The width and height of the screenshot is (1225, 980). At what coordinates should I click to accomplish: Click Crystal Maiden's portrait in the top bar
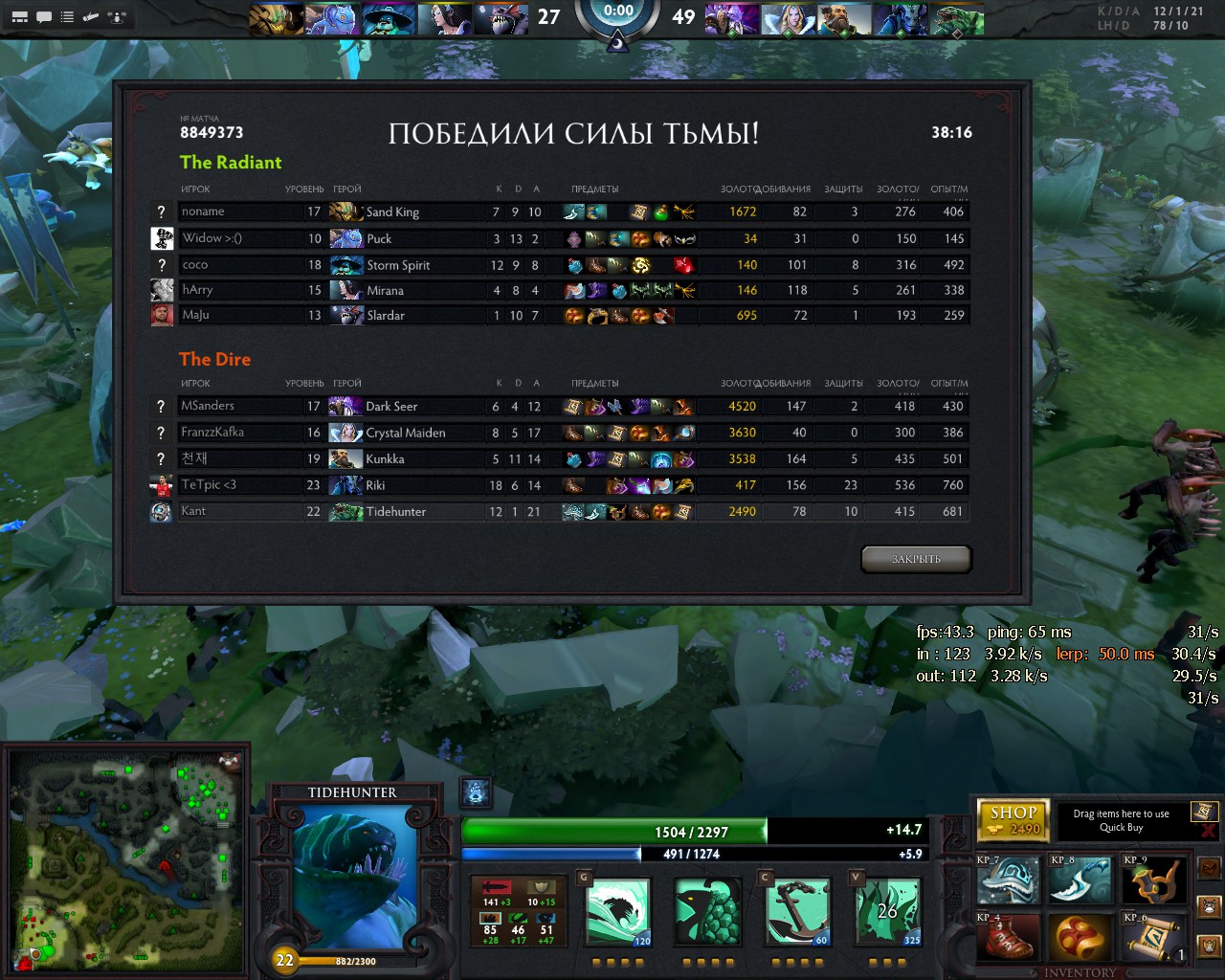click(x=790, y=19)
